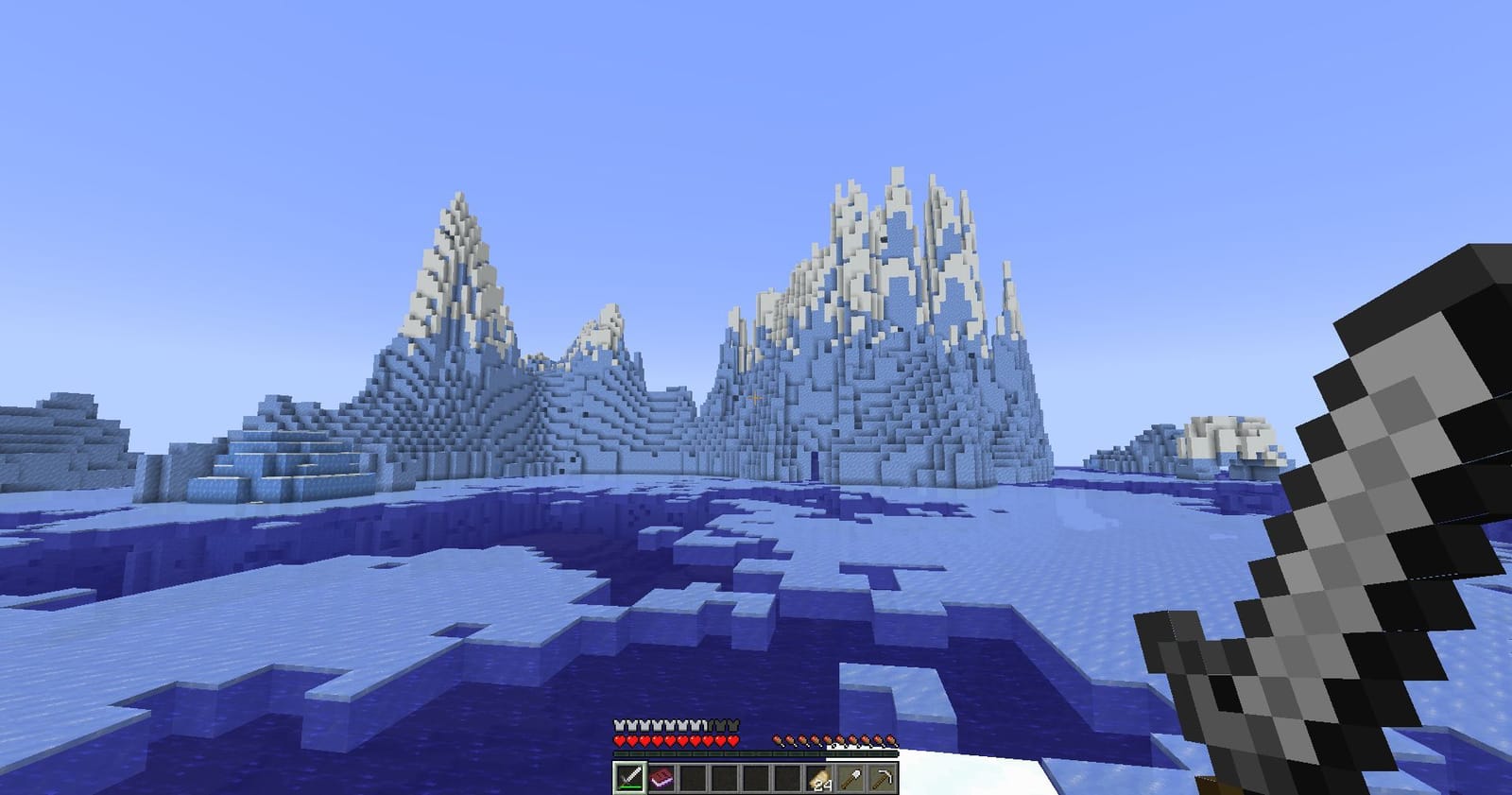Click the crosshair in the screen center
The image size is (1512, 795).
coord(756,397)
